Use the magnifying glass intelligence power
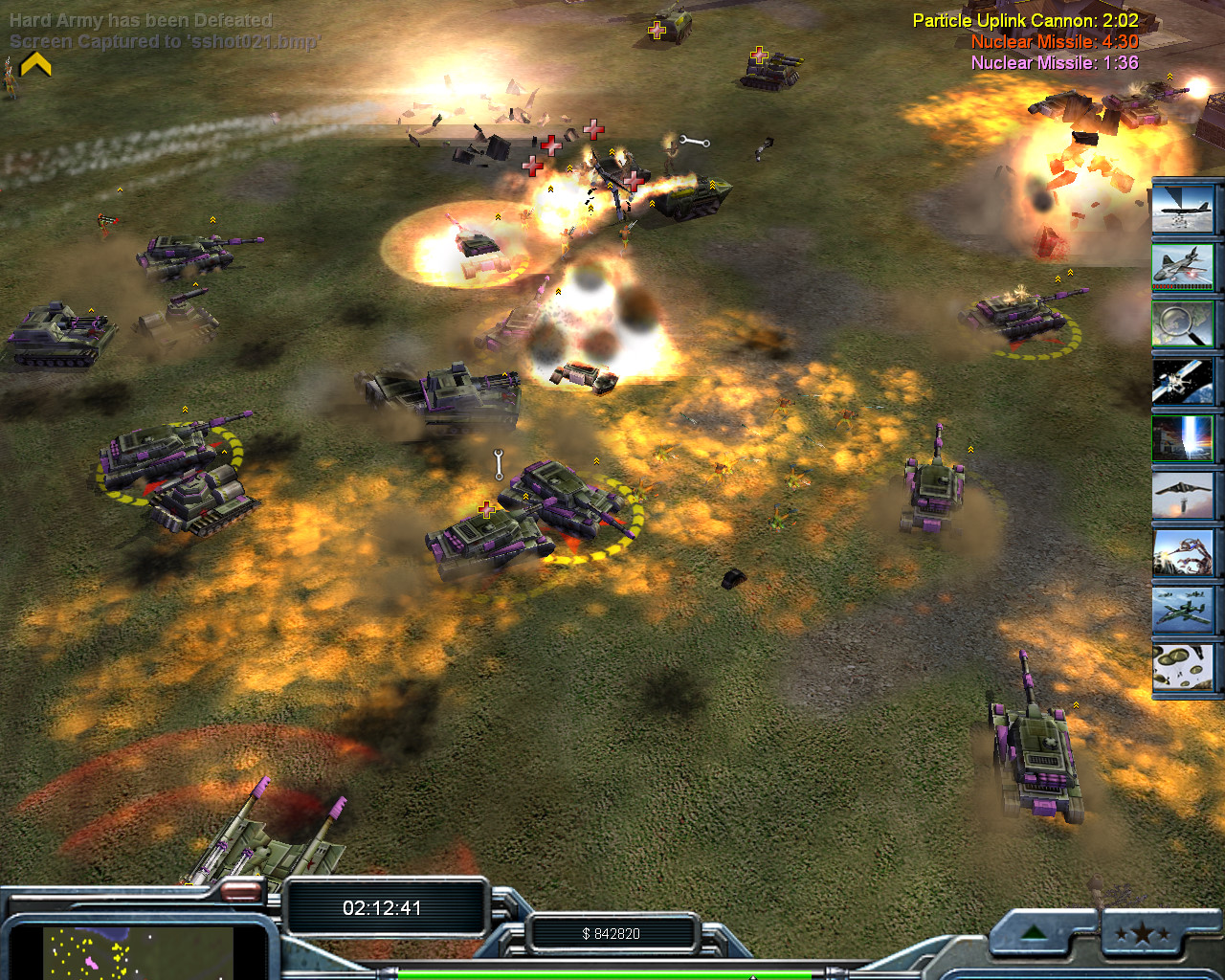The width and height of the screenshot is (1225, 980). 1183,323
